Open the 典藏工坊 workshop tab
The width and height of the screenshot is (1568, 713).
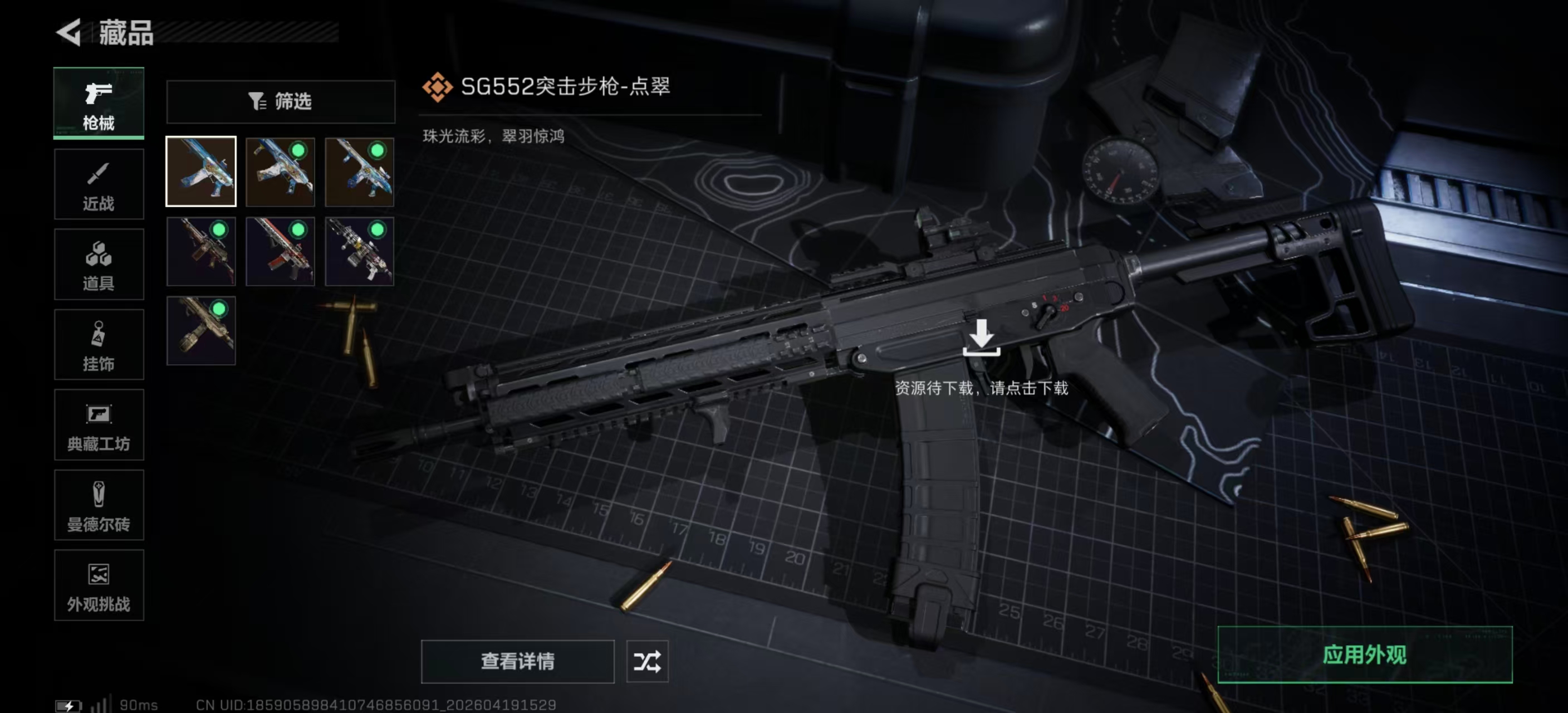[99, 425]
